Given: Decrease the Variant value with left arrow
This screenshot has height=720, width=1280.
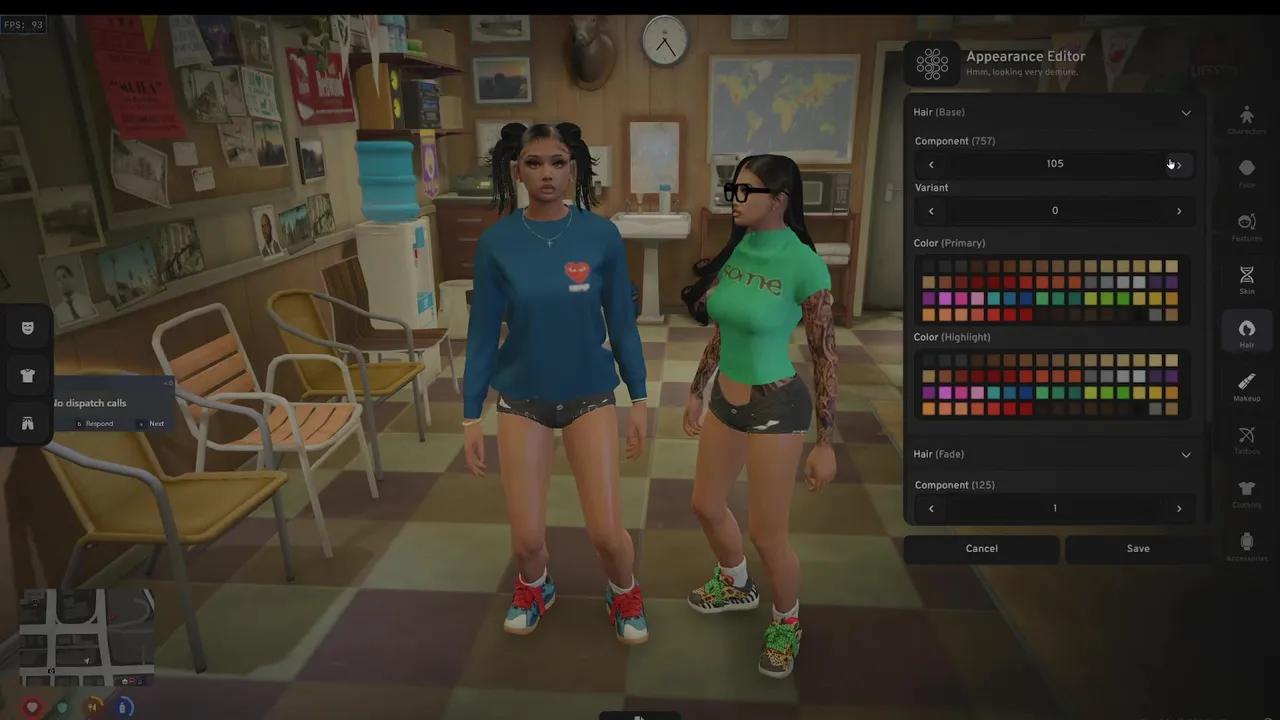Looking at the screenshot, I should [931, 210].
